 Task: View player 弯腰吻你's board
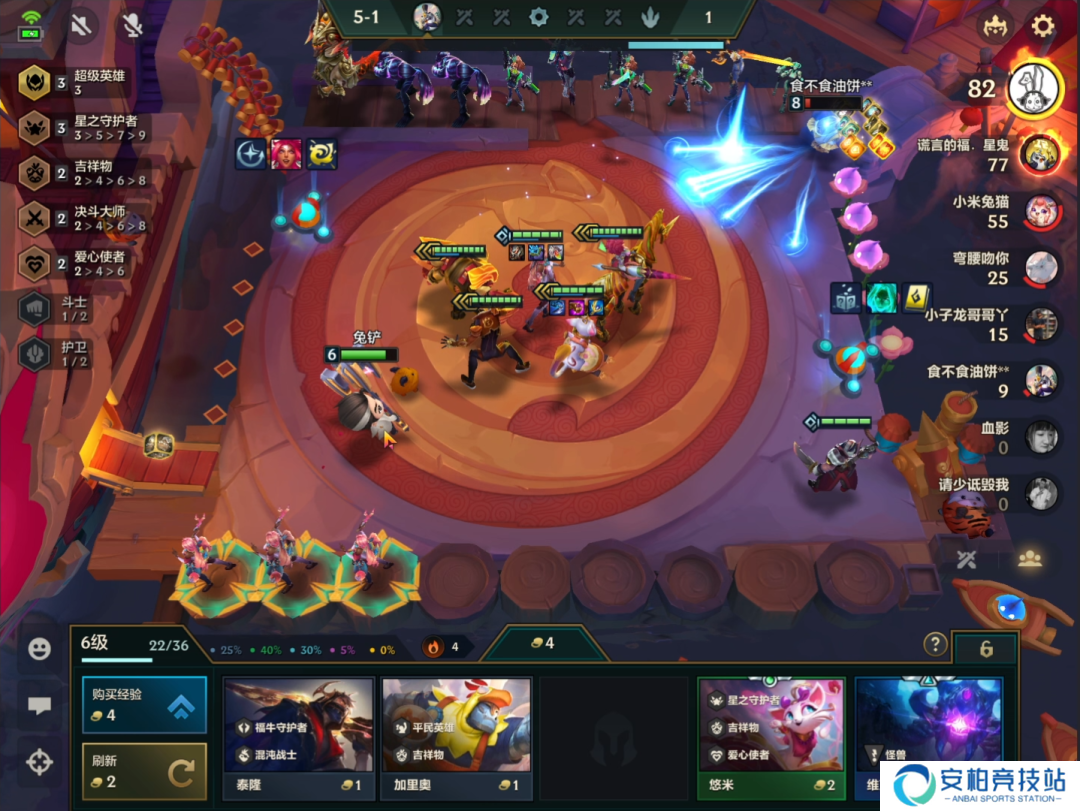pos(1042,267)
